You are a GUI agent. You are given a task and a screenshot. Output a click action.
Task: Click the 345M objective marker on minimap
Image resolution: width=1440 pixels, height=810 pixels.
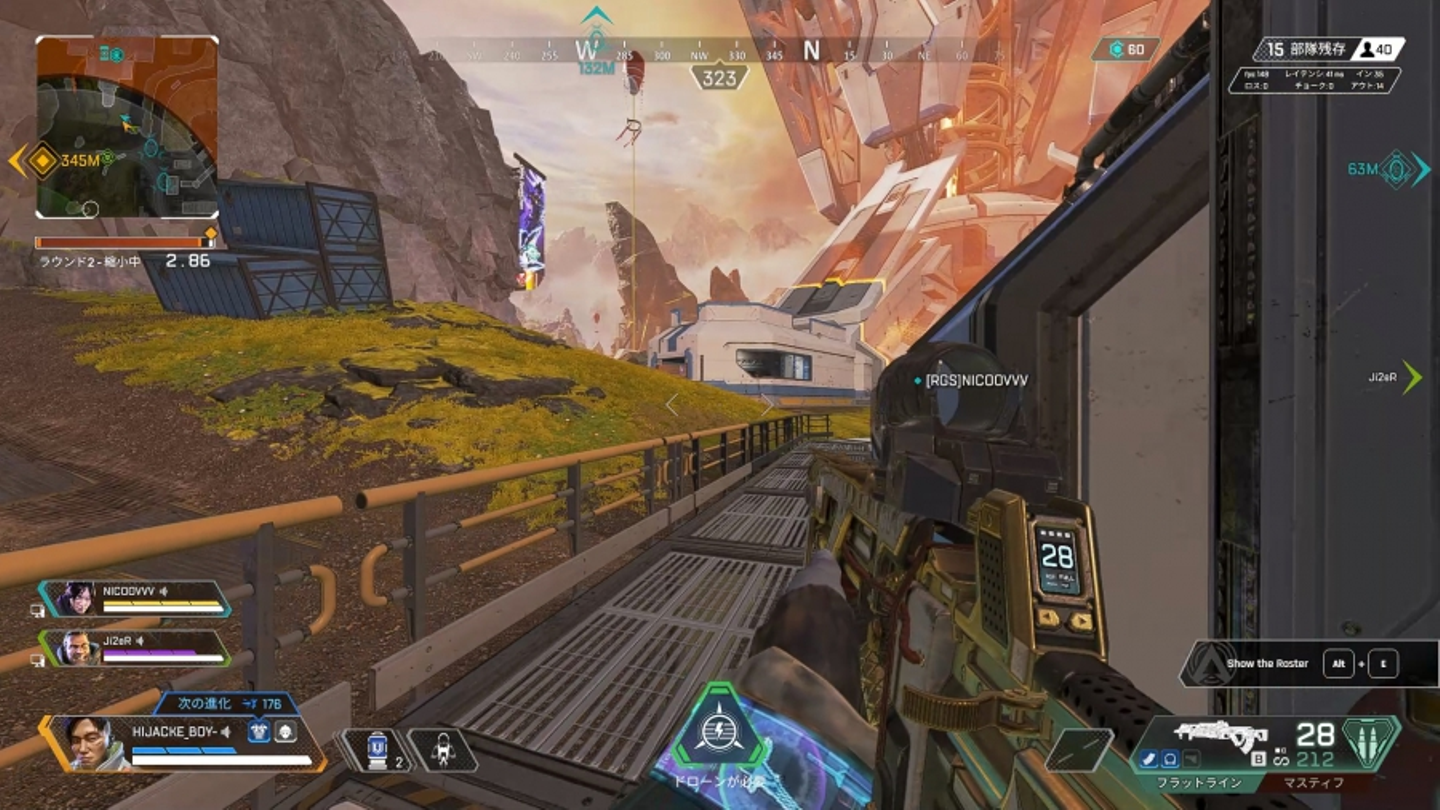[42, 160]
